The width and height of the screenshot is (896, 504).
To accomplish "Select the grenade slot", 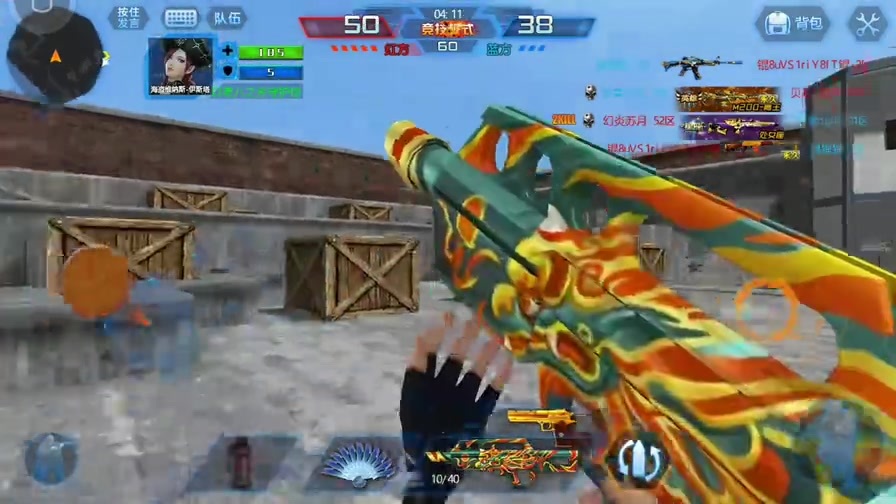I will tap(240, 463).
